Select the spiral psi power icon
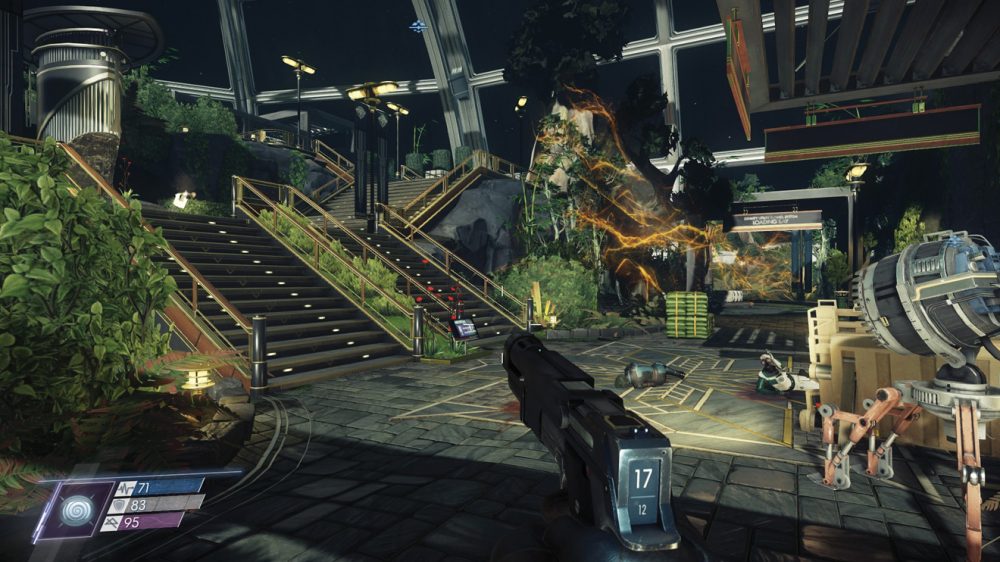The width and height of the screenshot is (1000, 562). pos(74,510)
